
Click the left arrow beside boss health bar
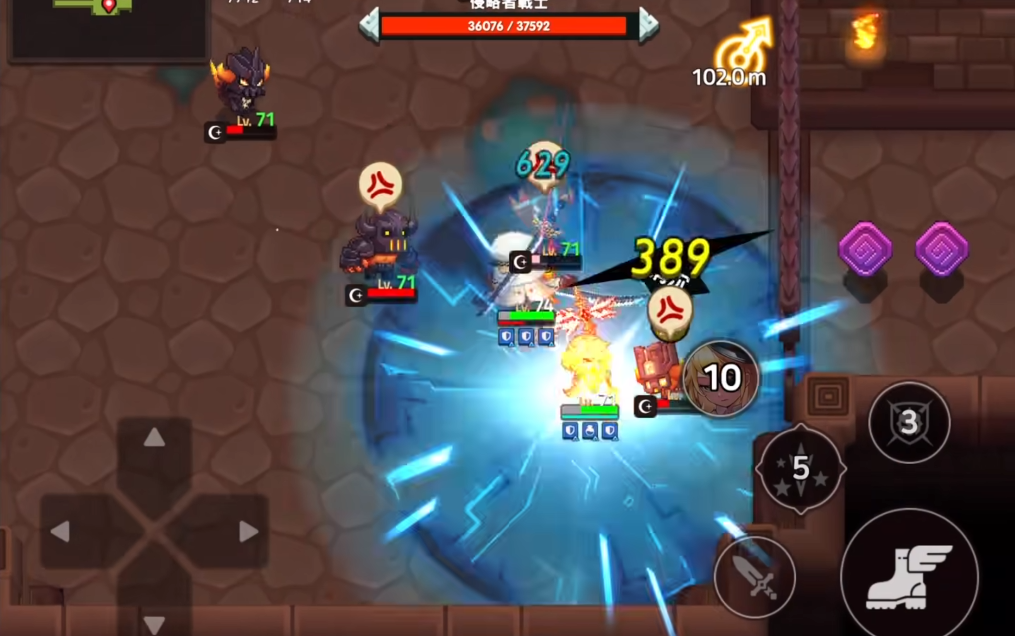click(x=369, y=24)
